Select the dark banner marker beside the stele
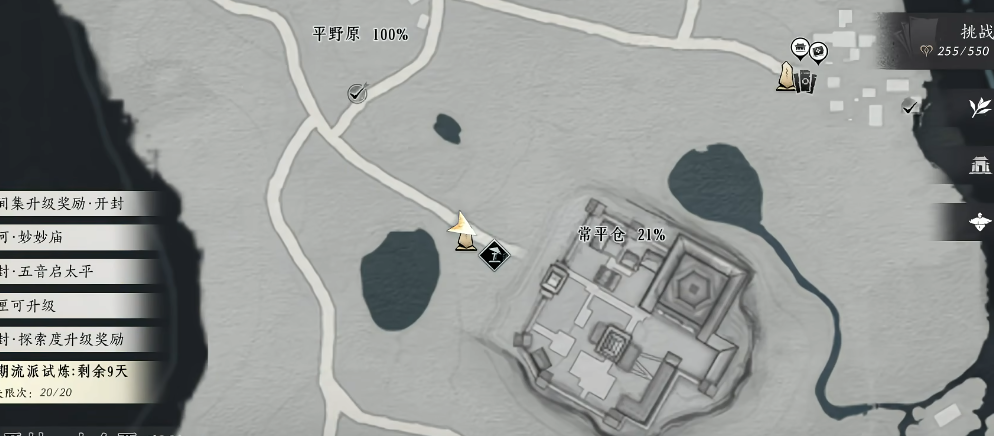The height and width of the screenshot is (436, 994). 805,80
